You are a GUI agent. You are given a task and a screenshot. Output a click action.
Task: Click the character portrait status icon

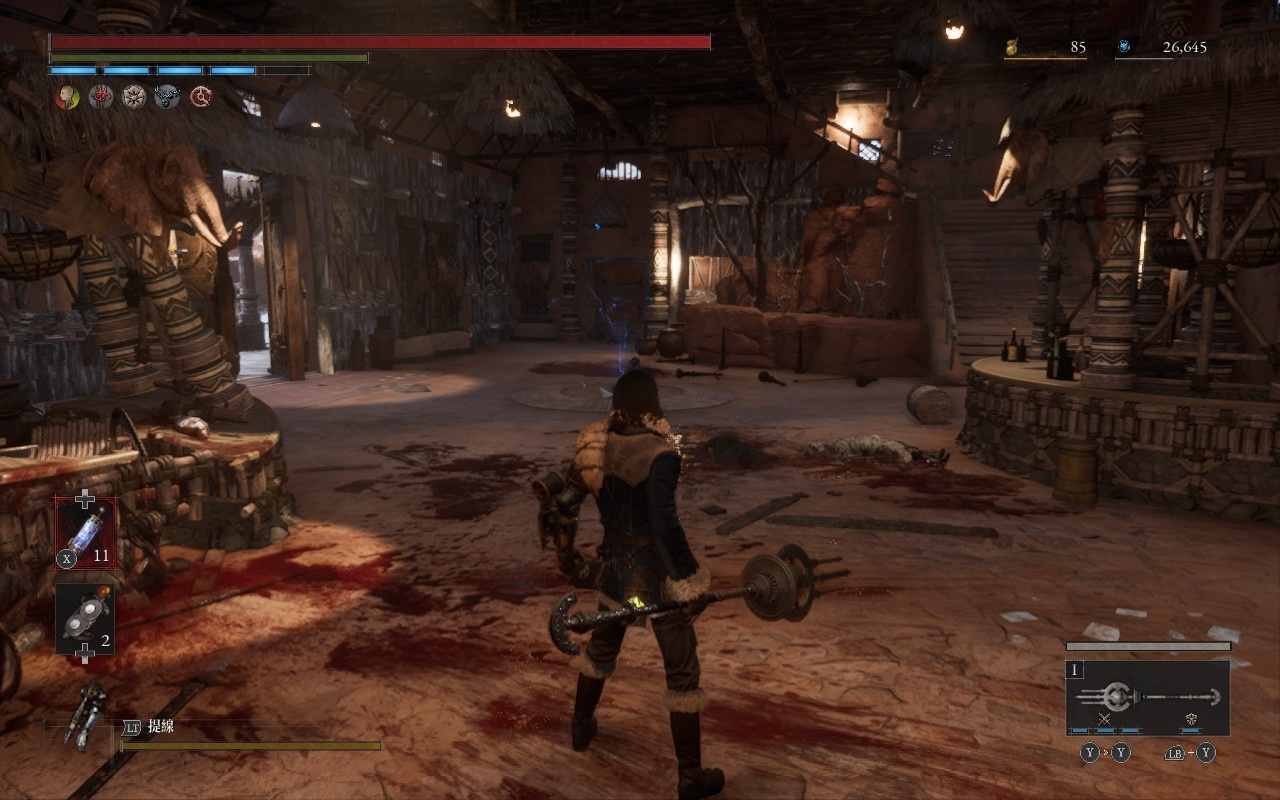coord(68,97)
